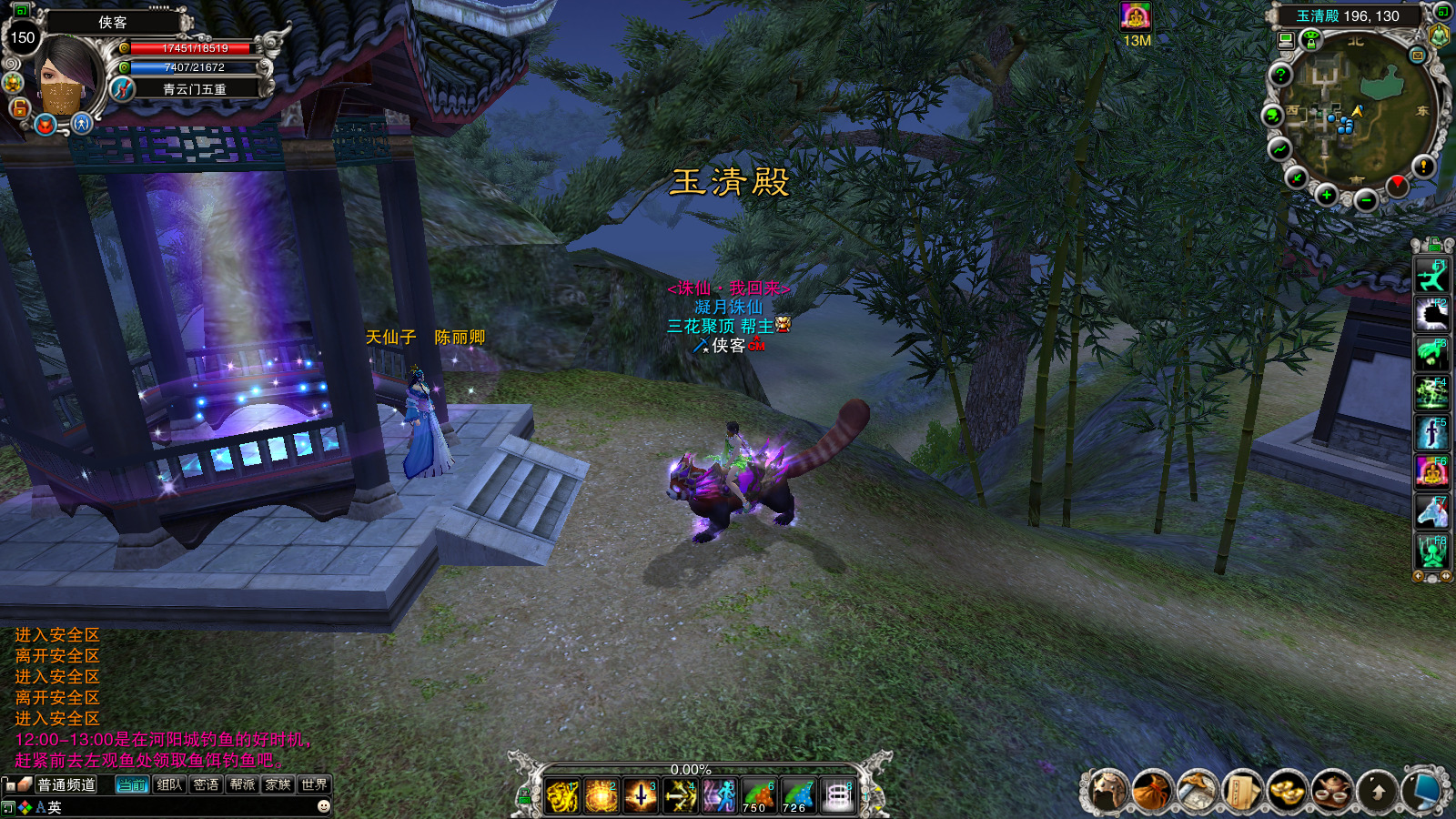
Task: Activate the golden tiger skill in slot 1
Action: [562, 796]
